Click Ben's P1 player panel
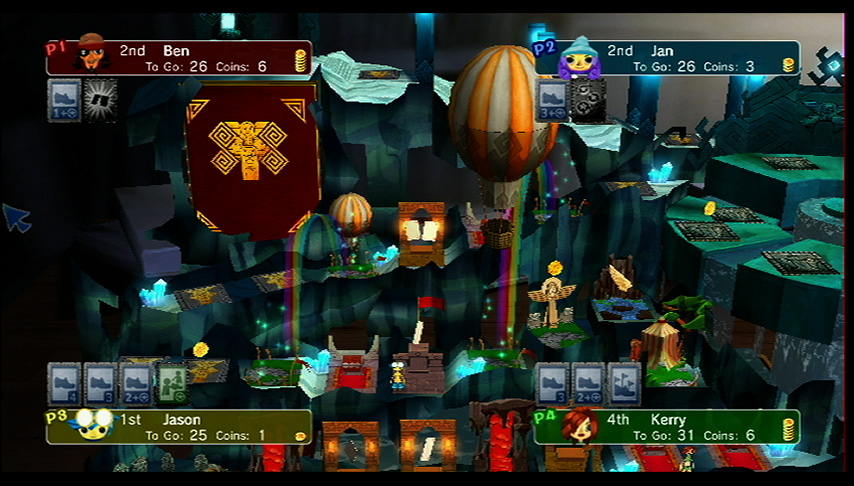Screen dimensions: 854x486 180,58
